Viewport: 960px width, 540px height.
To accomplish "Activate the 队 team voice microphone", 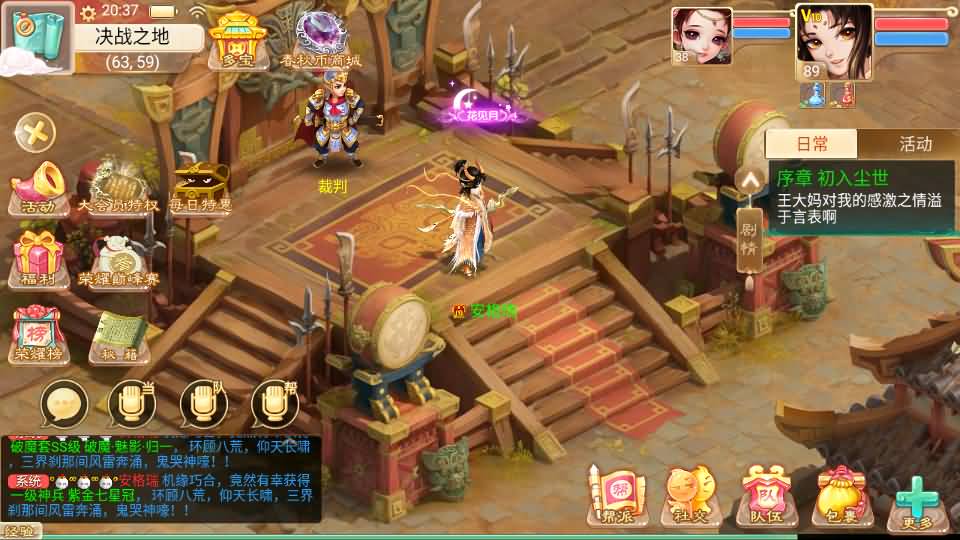I will pos(204,404).
